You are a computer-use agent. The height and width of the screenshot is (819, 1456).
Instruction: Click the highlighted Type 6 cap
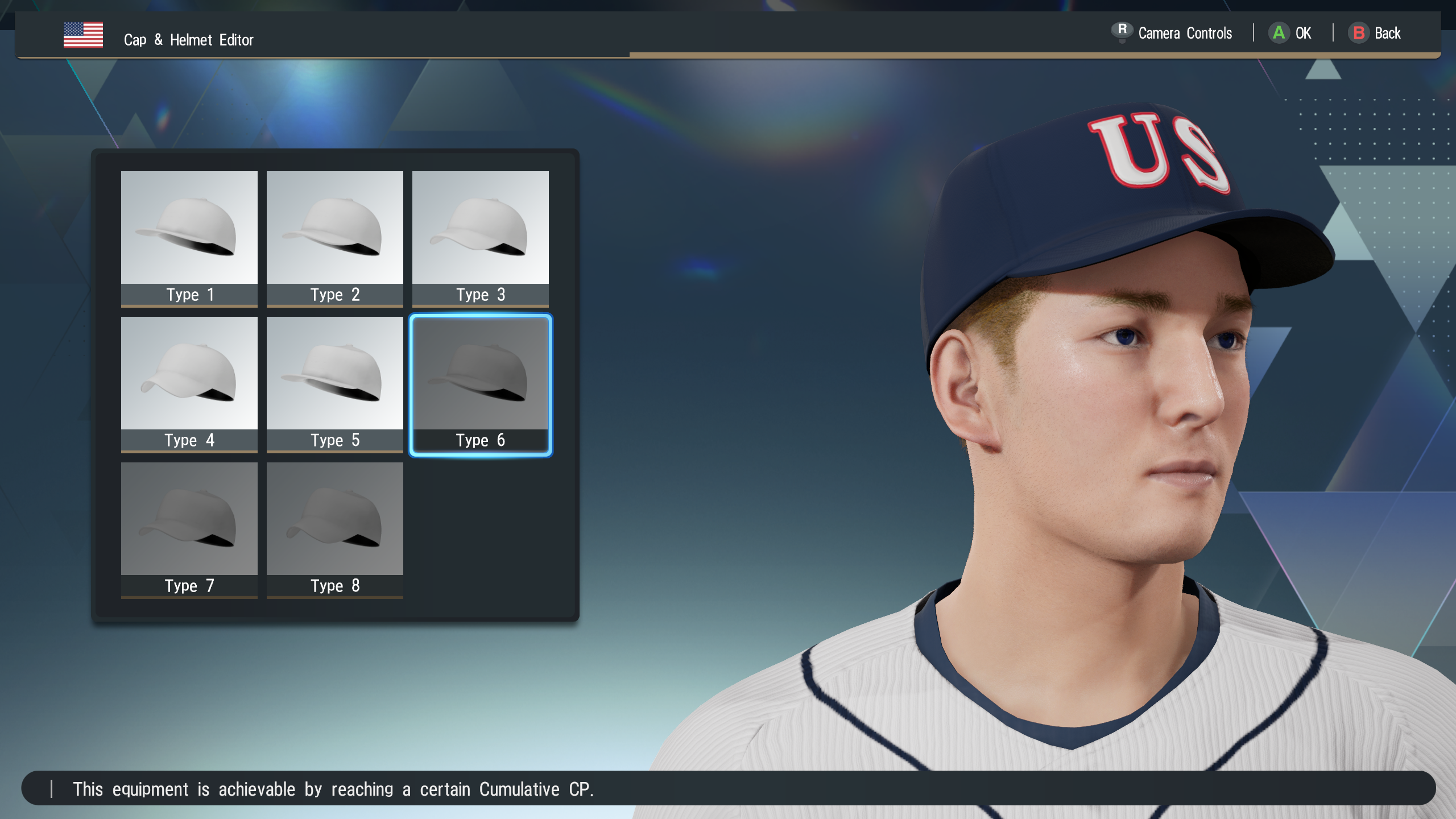click(480, 383)
